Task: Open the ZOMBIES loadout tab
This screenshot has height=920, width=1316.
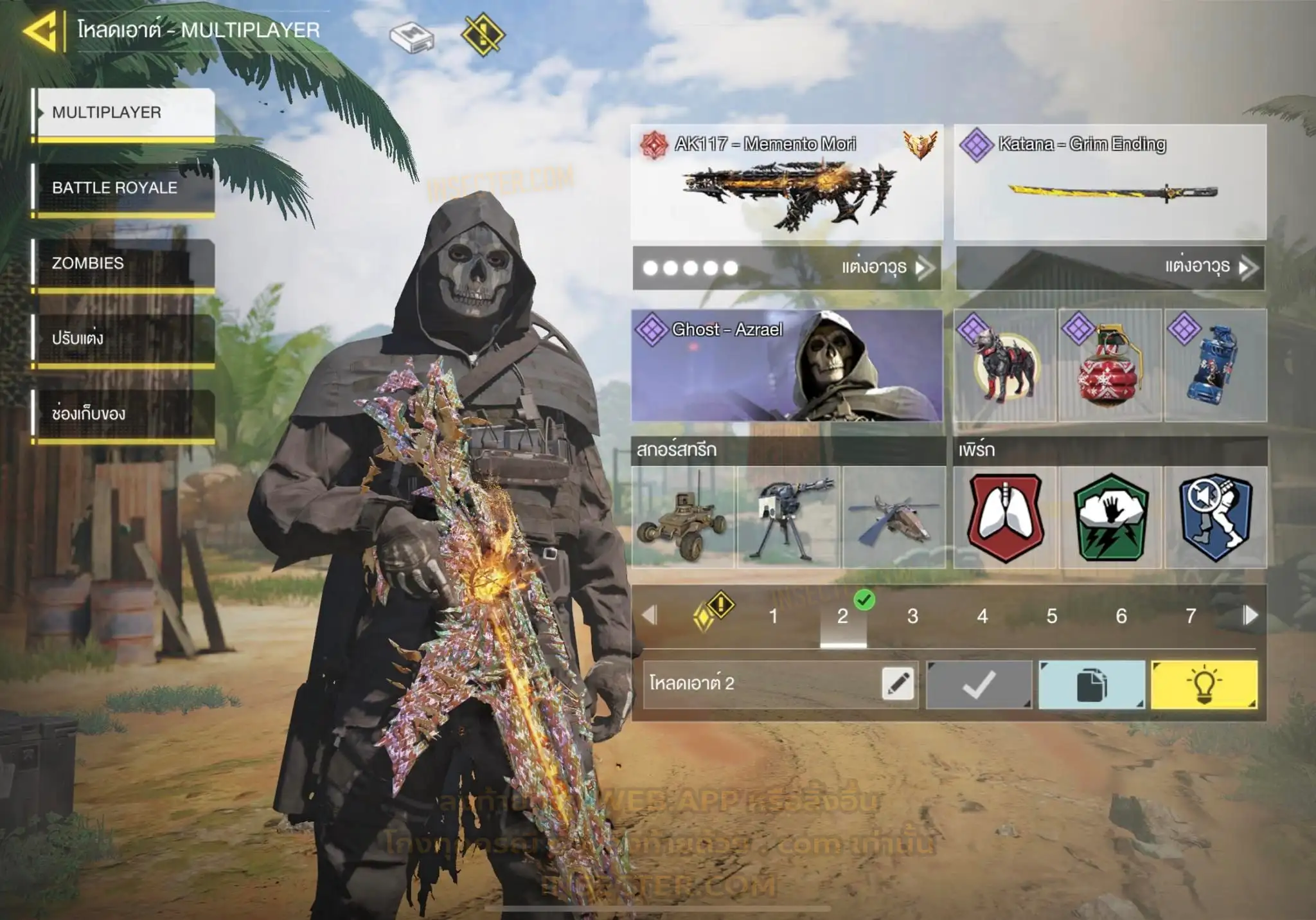Action: pos(123,264)
